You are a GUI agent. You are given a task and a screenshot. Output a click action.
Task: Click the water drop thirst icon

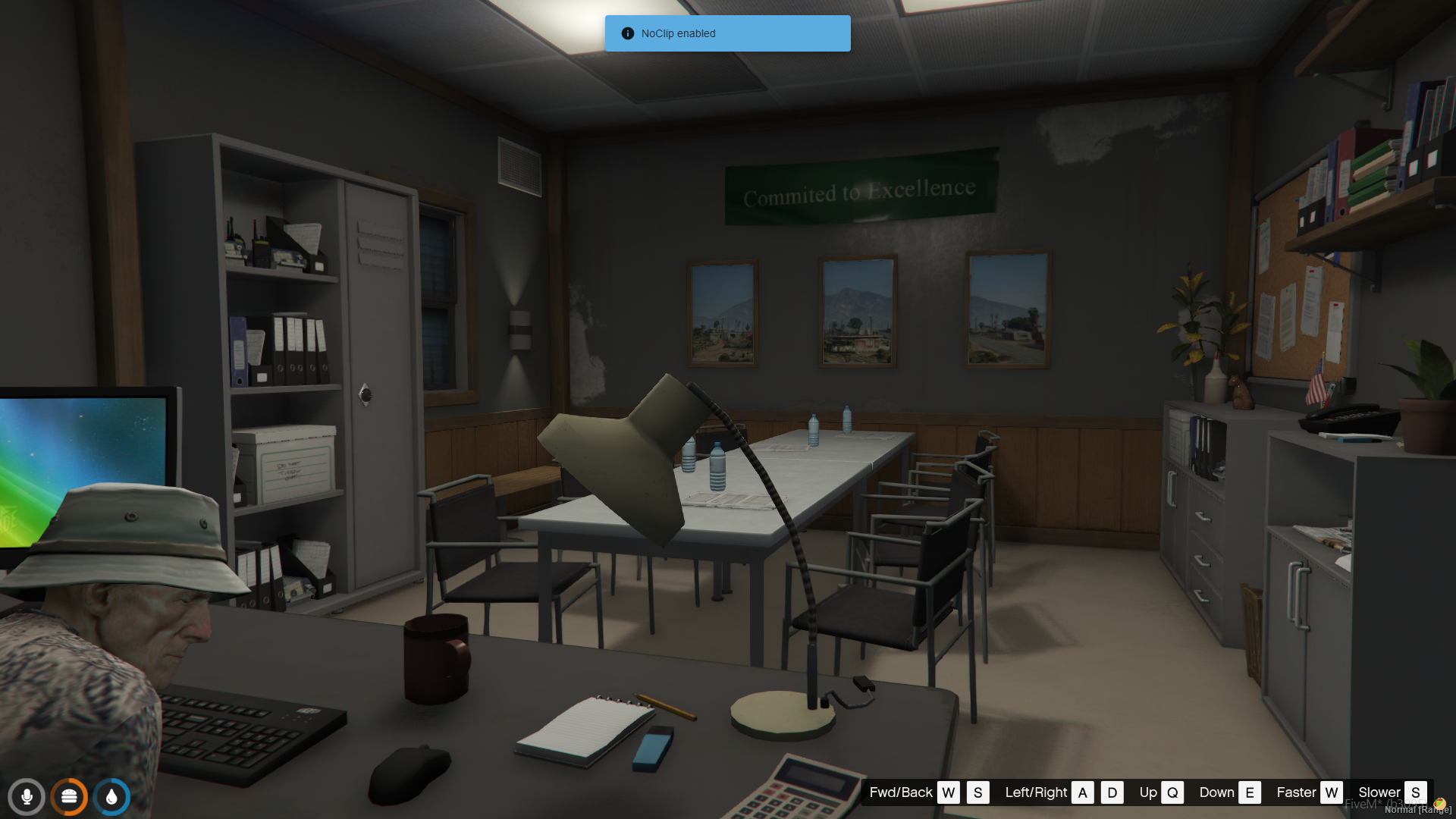111,797
